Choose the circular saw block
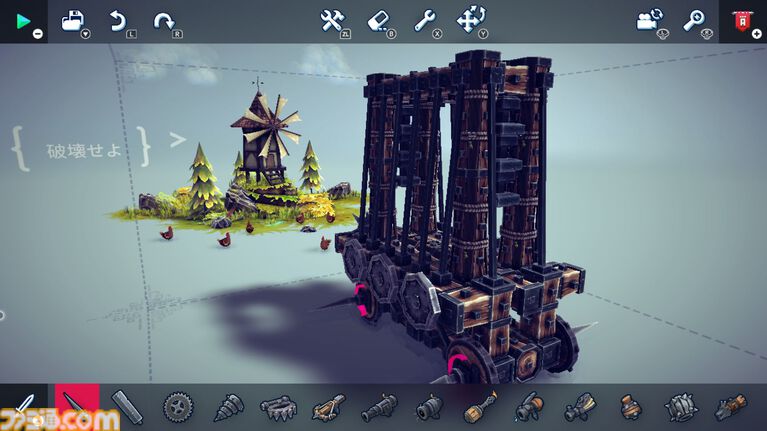The image size is (767, 431). (x=179, y=407)
